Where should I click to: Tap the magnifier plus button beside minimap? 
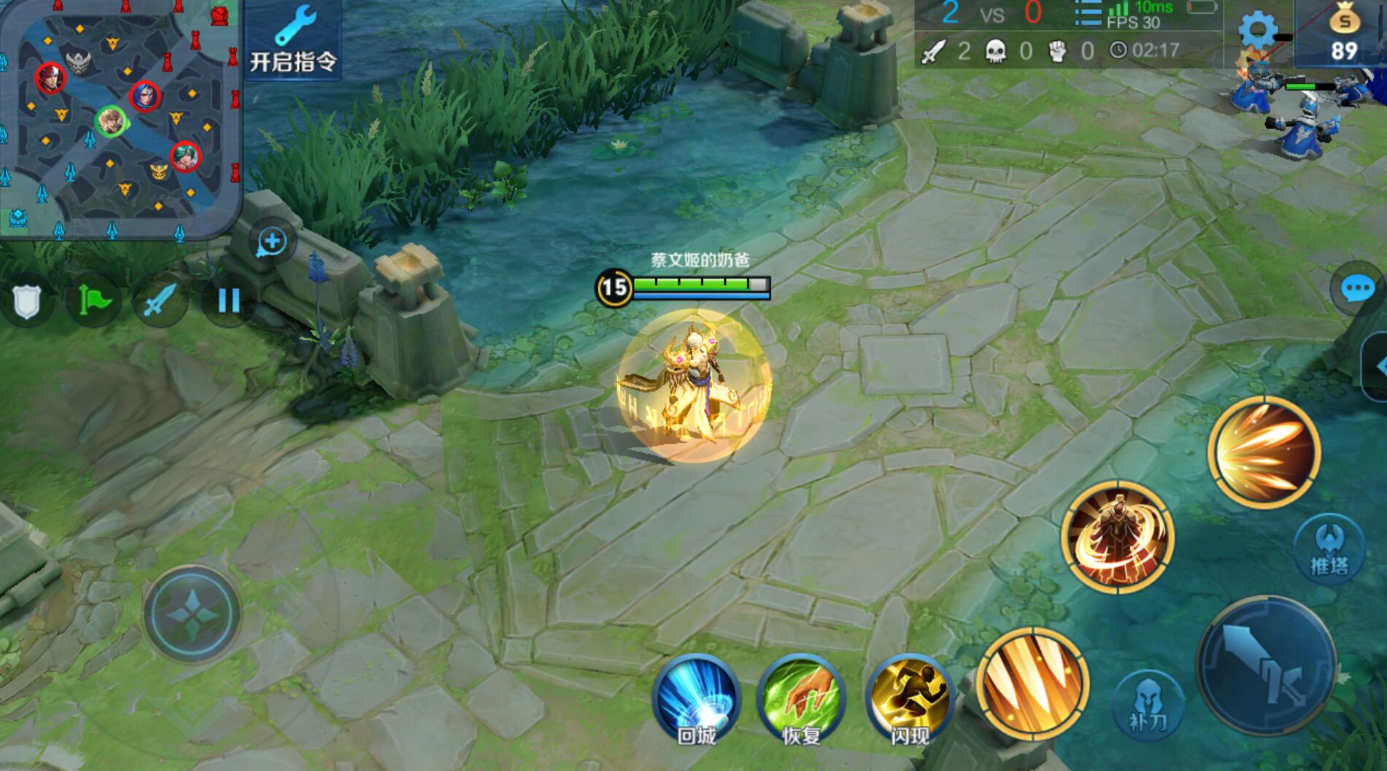[272, 241]
